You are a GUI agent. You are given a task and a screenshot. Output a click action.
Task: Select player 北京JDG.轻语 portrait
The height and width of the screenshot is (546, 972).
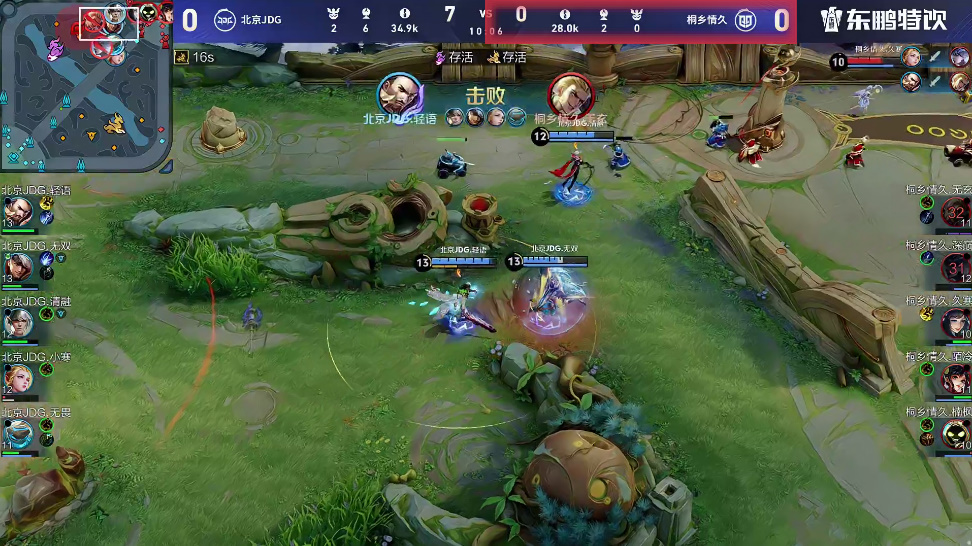coord(18,211)
